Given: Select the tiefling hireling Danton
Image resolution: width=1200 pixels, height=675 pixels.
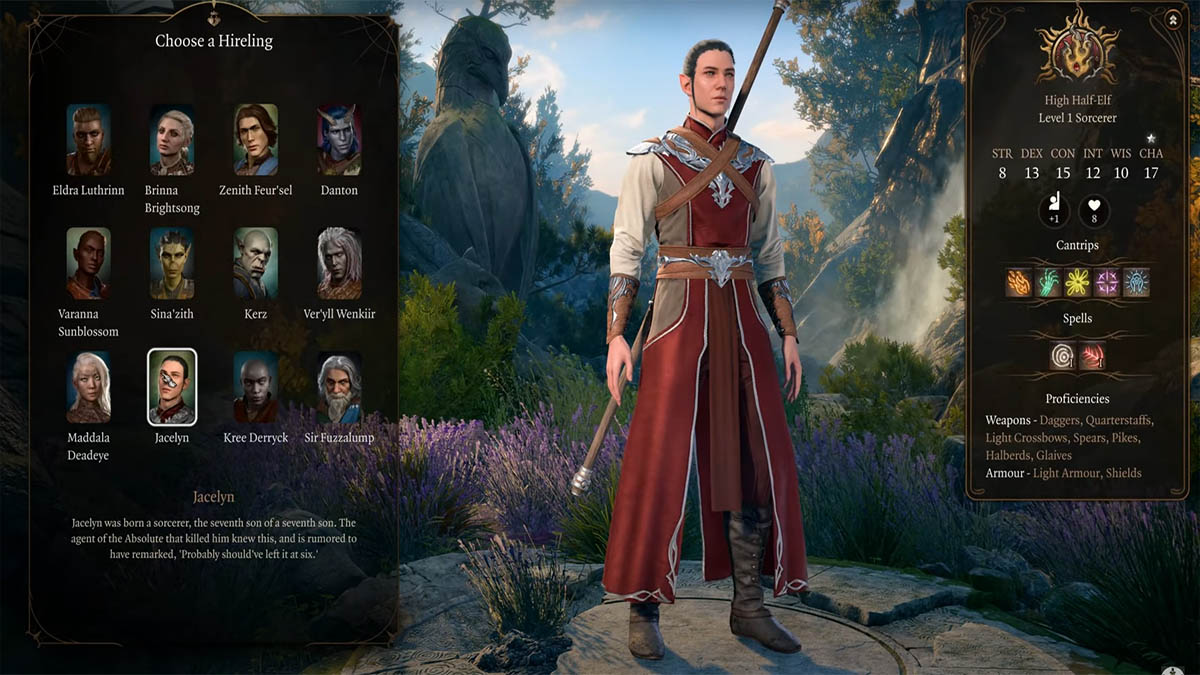Looking at the screenshot, I should (x=339, y=140).
